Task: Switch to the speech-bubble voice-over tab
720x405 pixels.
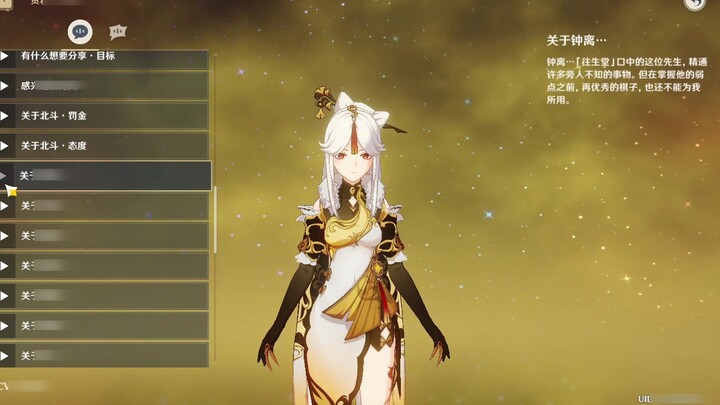Action: tap(80, 31)
